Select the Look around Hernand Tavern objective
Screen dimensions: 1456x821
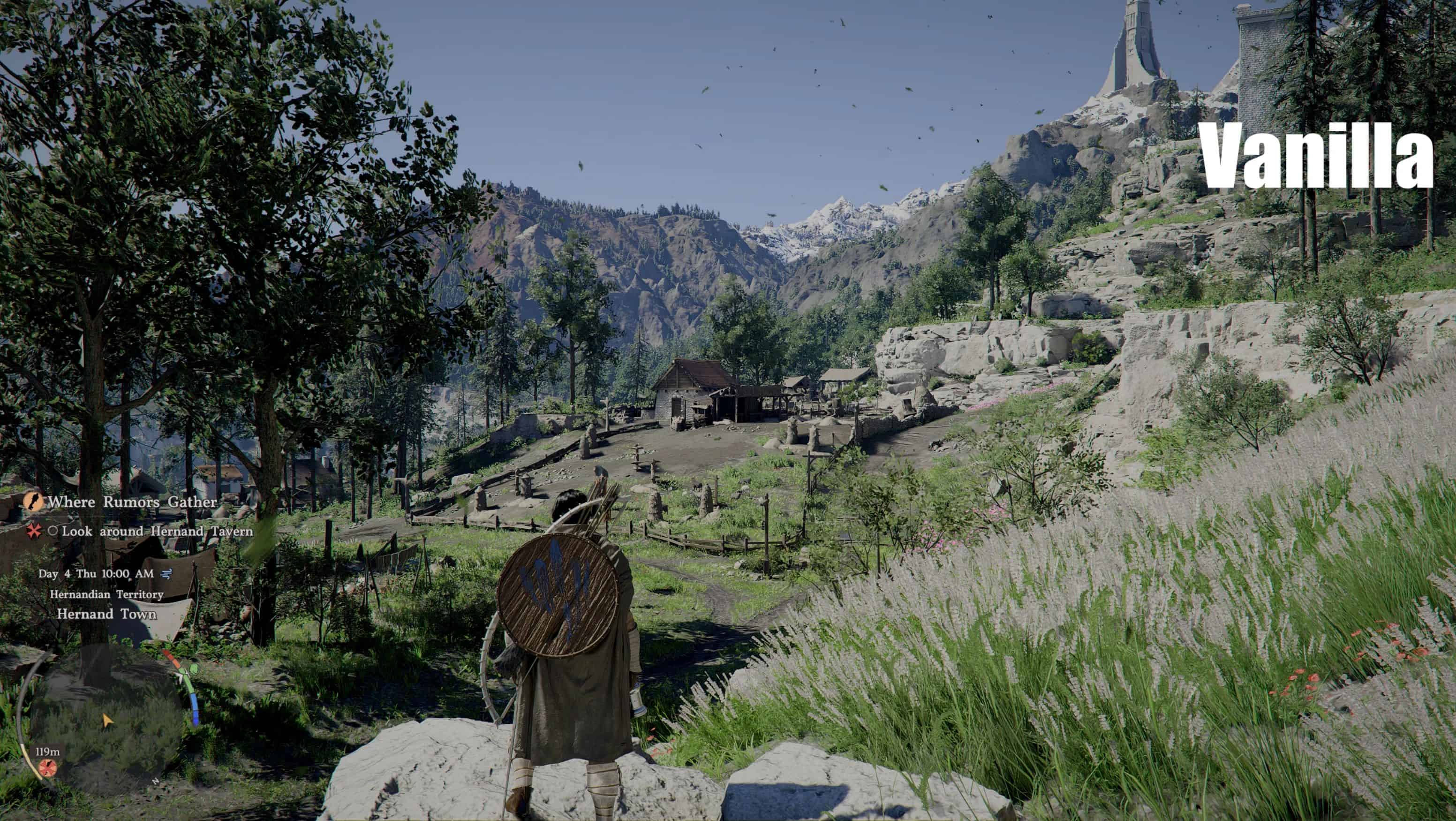(157, 532)
